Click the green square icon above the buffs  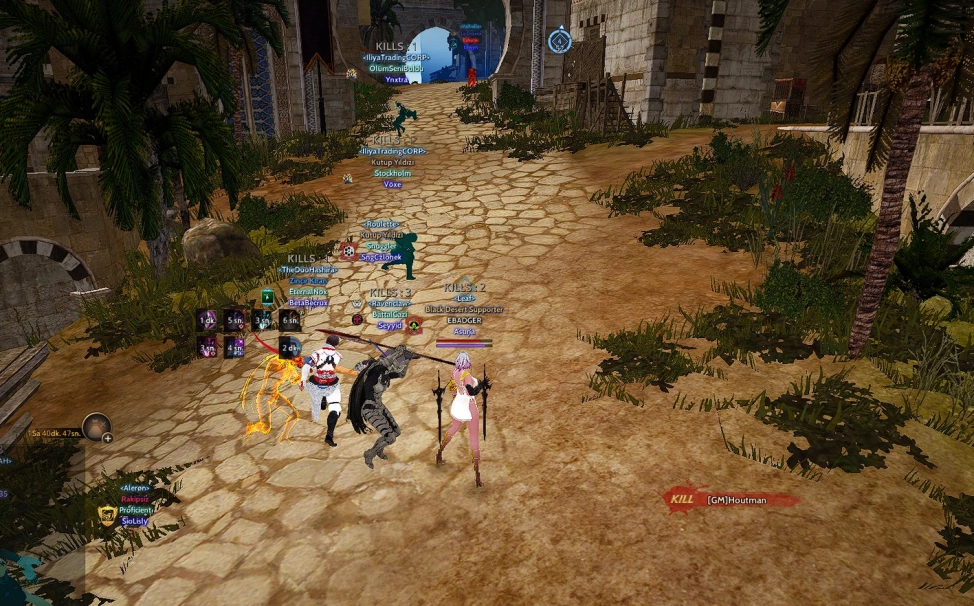pyautogui.click(x=267, y=297)
